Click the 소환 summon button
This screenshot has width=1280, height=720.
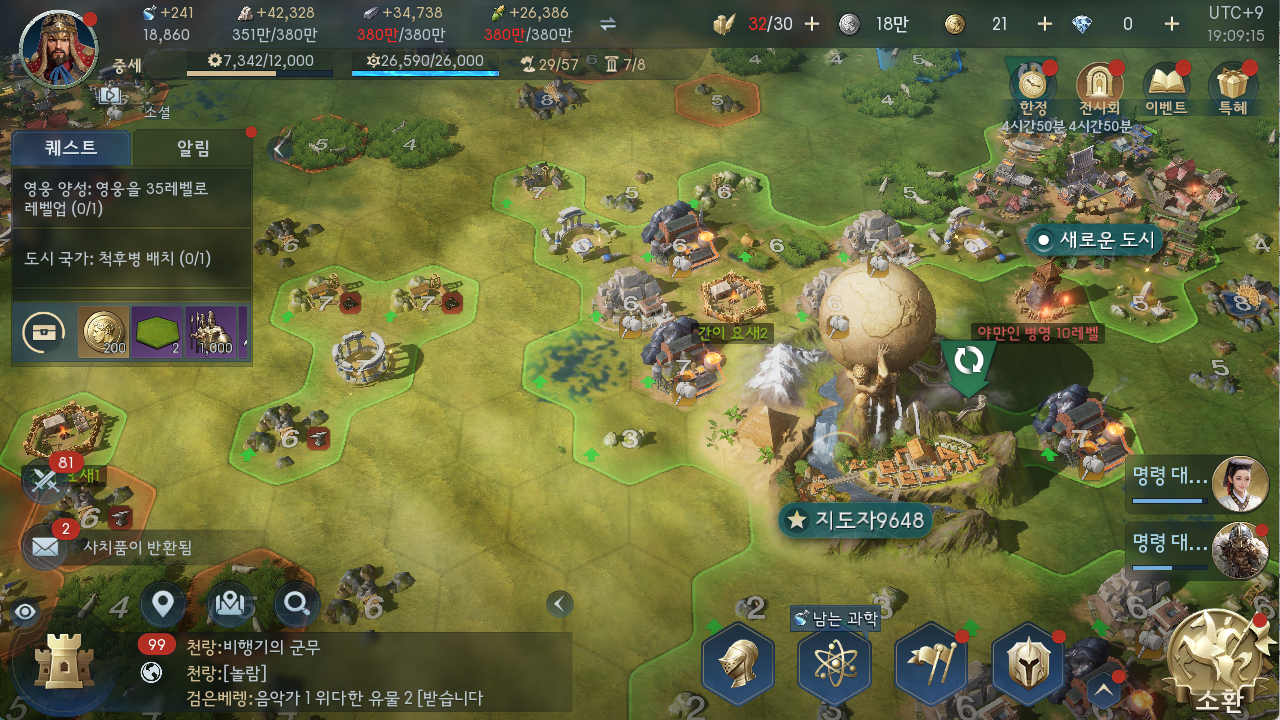pyautogui.click(x=1217, y=662)
